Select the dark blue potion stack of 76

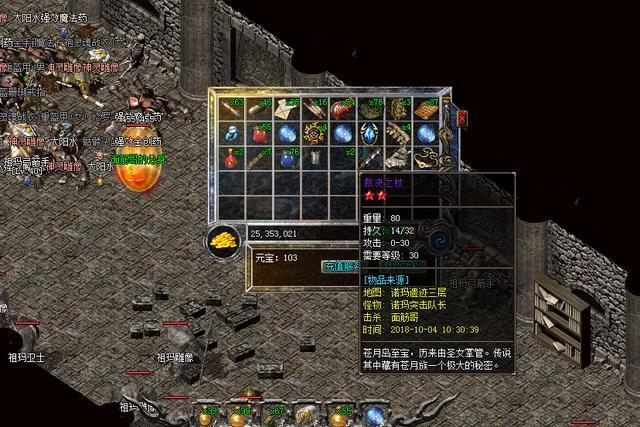[x=288, y=159]
